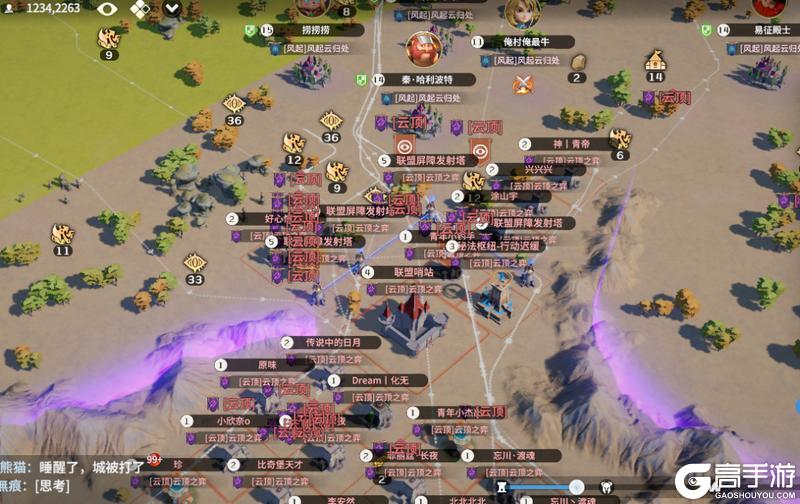Click the crossed-swords battle marker
Viewport: 800px width, 504px height.
[x=523, y=85]
